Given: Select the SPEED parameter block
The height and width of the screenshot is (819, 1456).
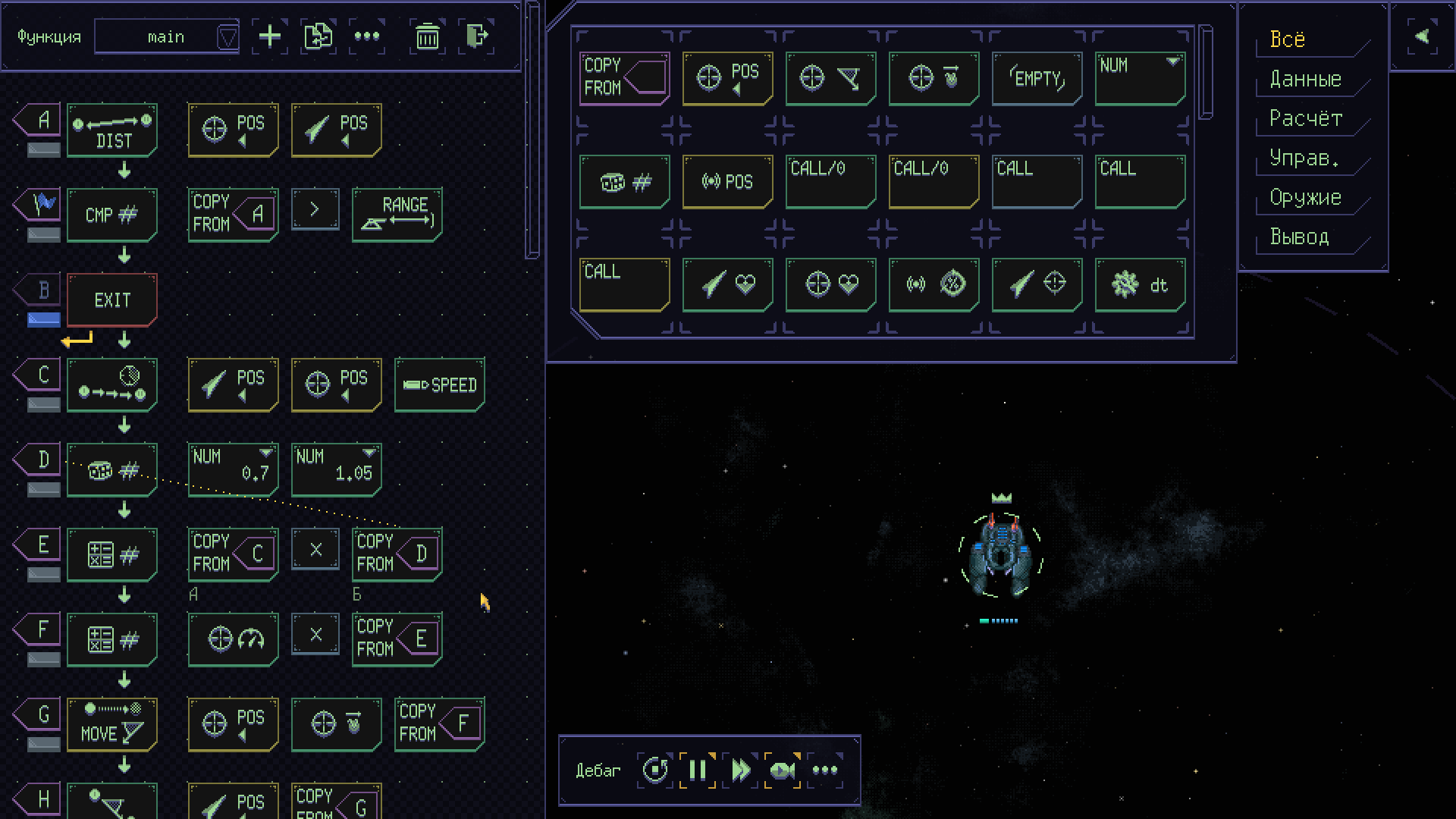Looking at the screenshot, I should coord(439,385).
